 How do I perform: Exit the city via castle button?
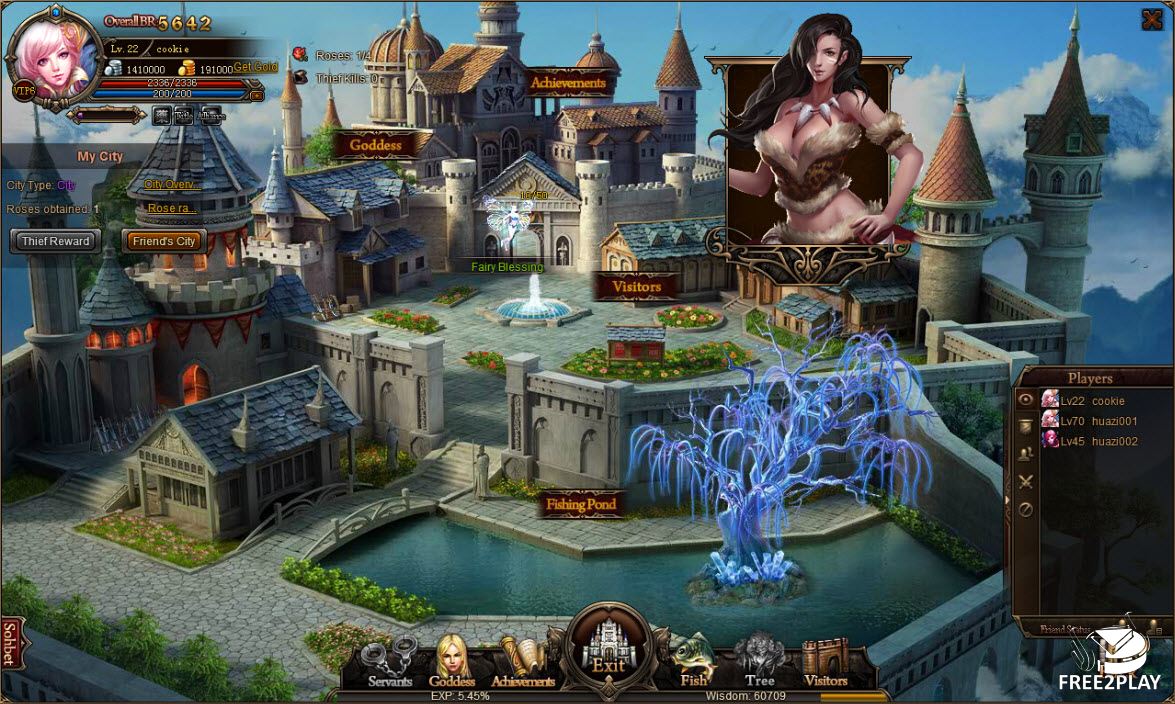(x=608, y=647)
